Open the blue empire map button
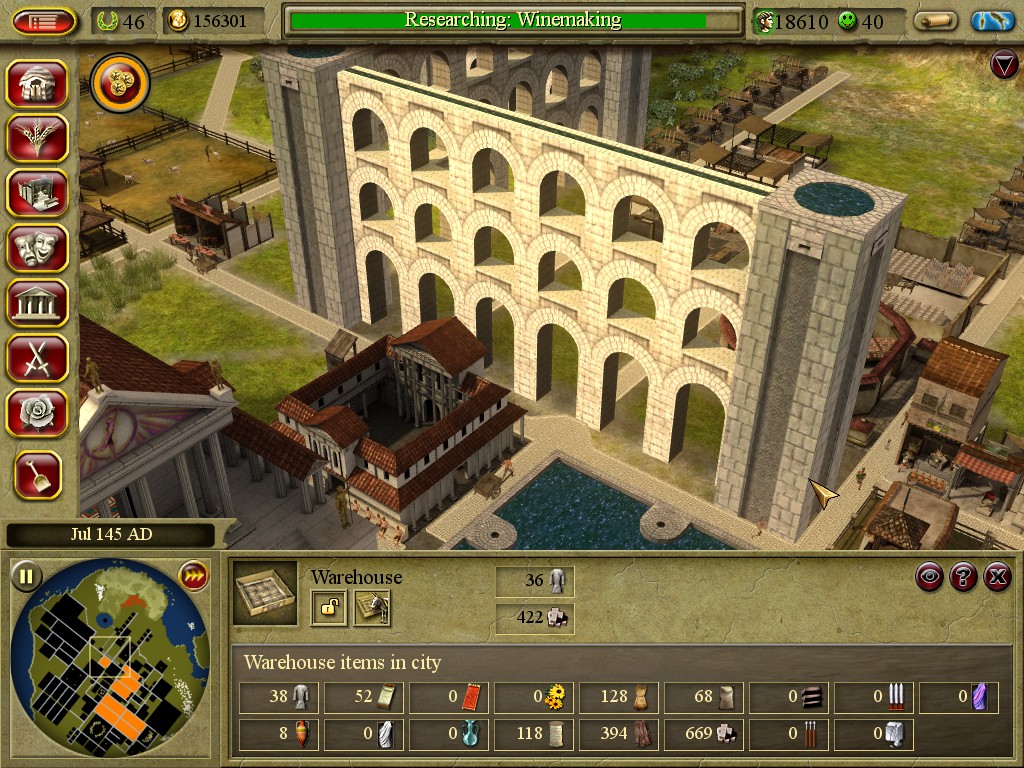This screenshot has width=1024, height=768. coord(992,21)
